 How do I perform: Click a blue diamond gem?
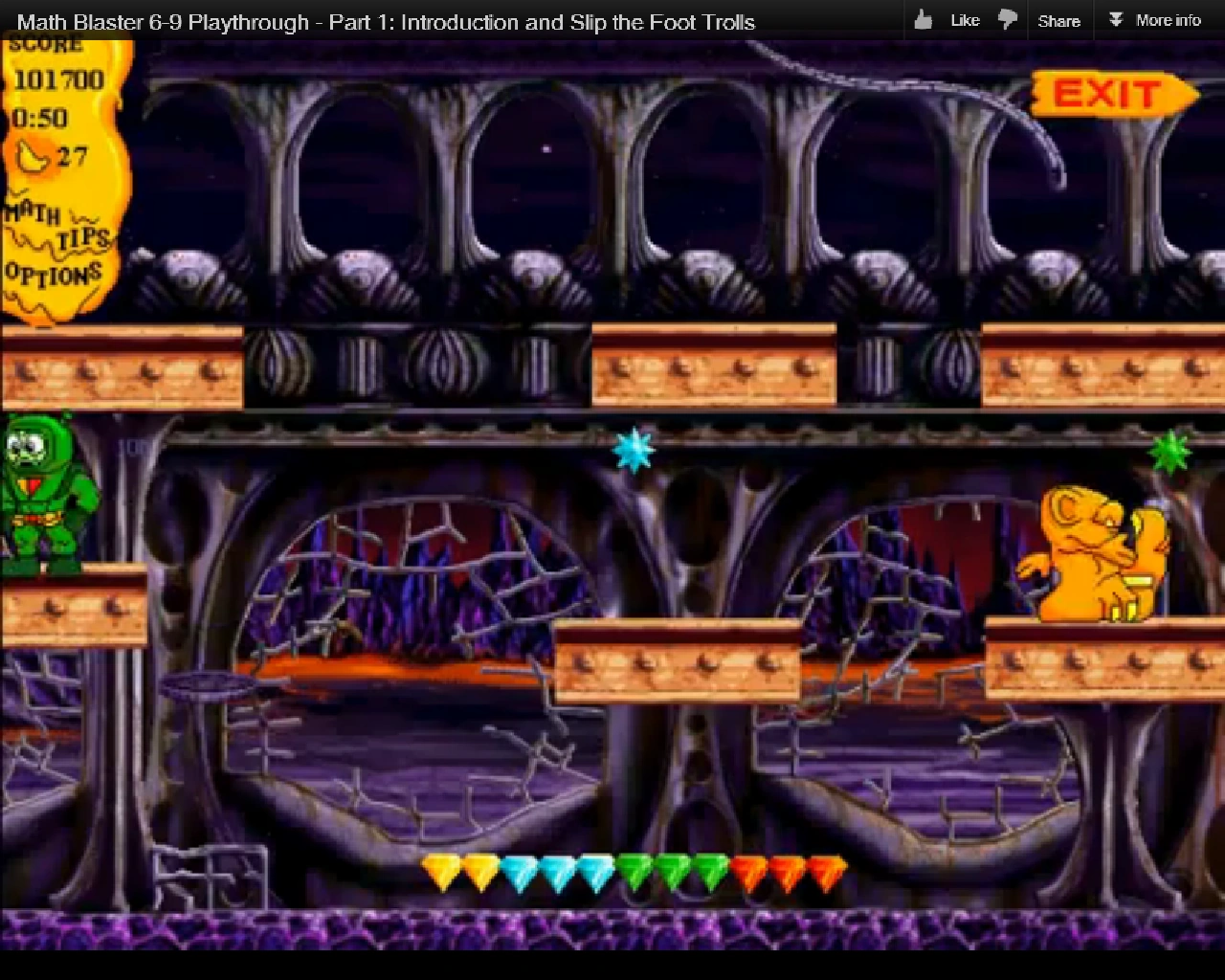coord(557,869)
